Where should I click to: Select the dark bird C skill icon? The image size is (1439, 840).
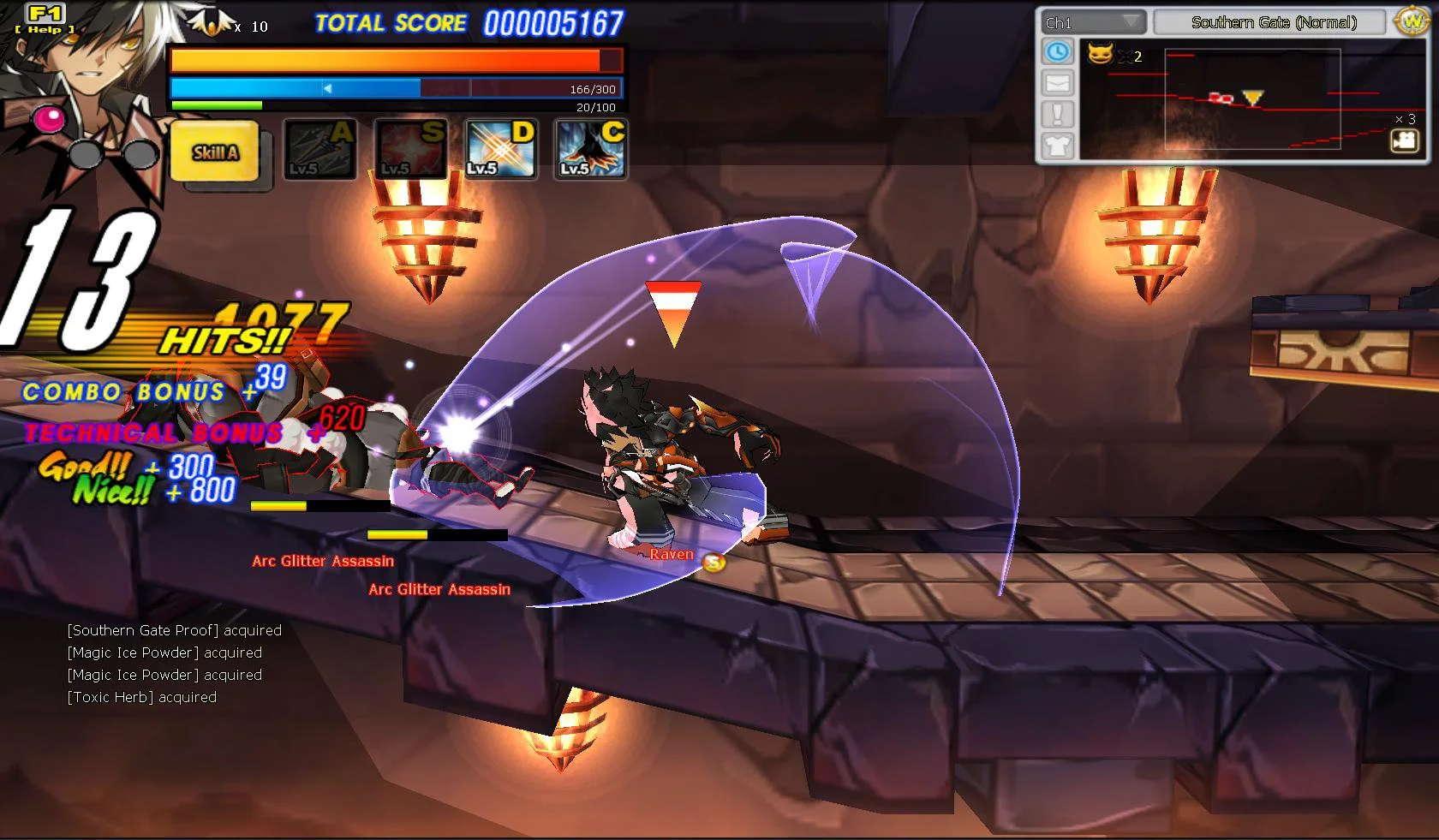pyautogui.click(x=589, y=149)
